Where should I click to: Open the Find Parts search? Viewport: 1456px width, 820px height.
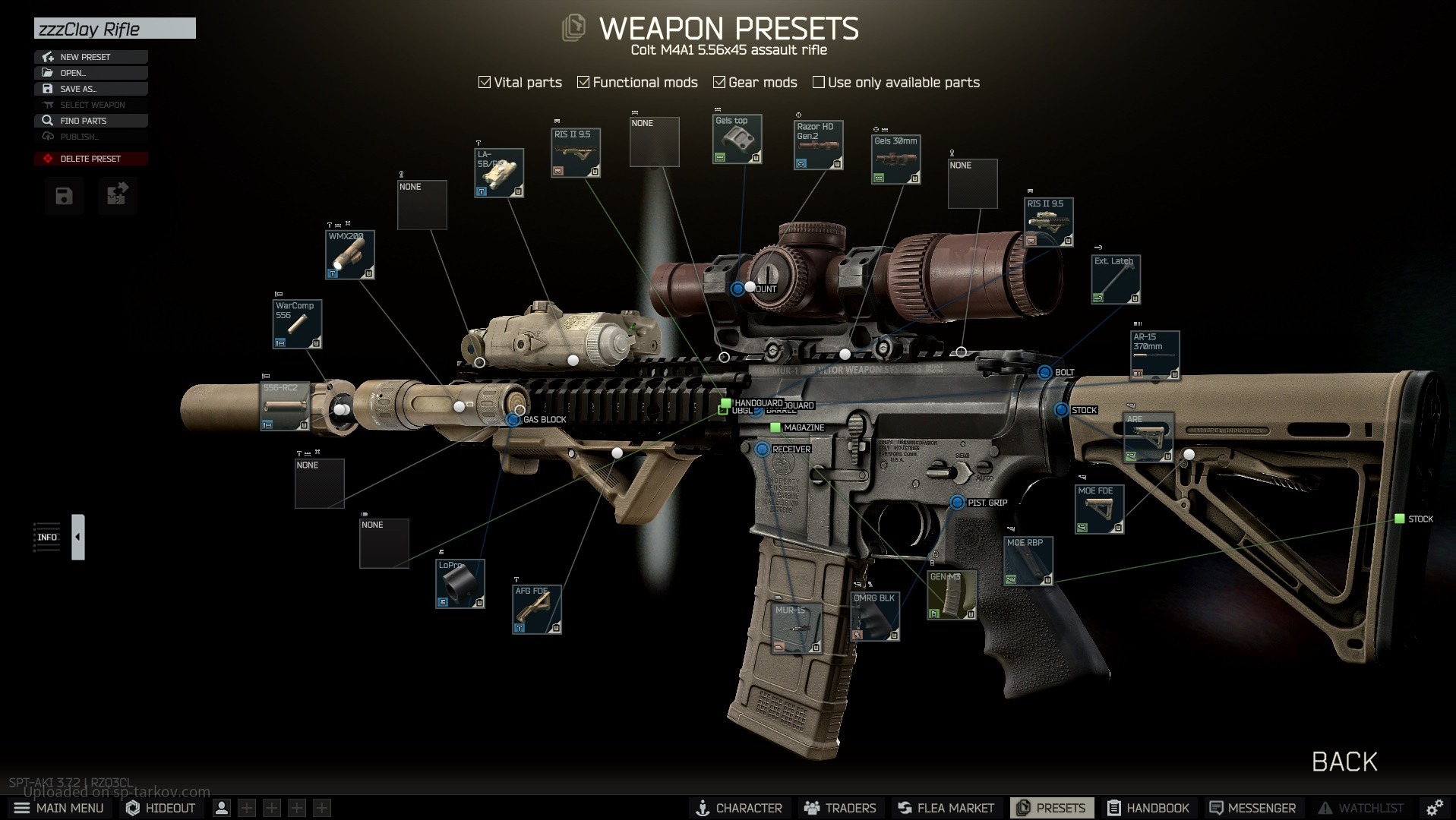coord(90,121)
